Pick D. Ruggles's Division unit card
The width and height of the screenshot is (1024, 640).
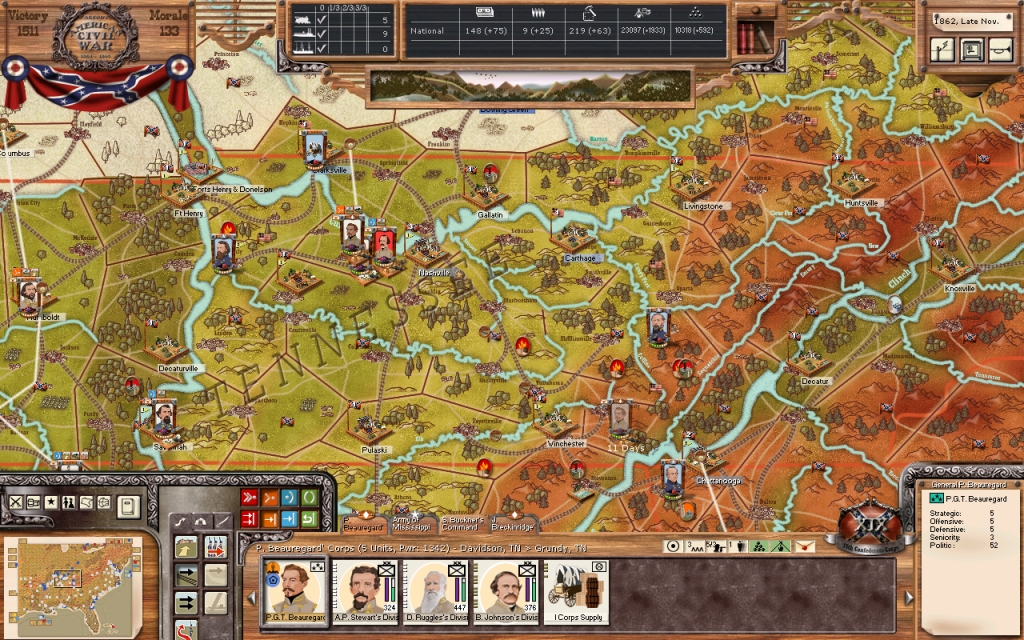(434, 592)
